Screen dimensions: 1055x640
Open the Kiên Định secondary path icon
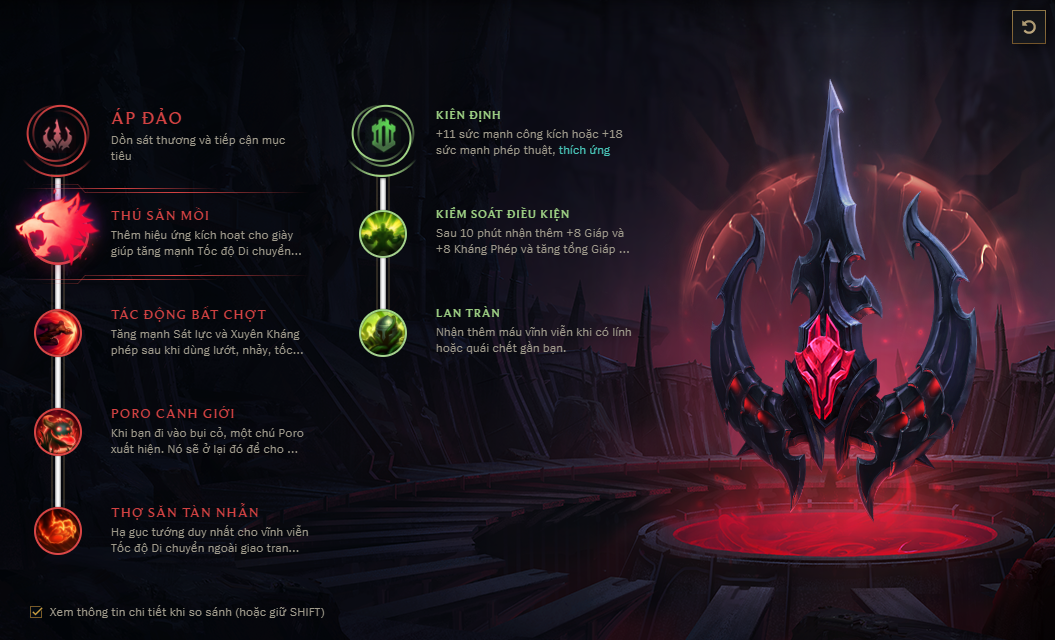click(x=384, y=134)
